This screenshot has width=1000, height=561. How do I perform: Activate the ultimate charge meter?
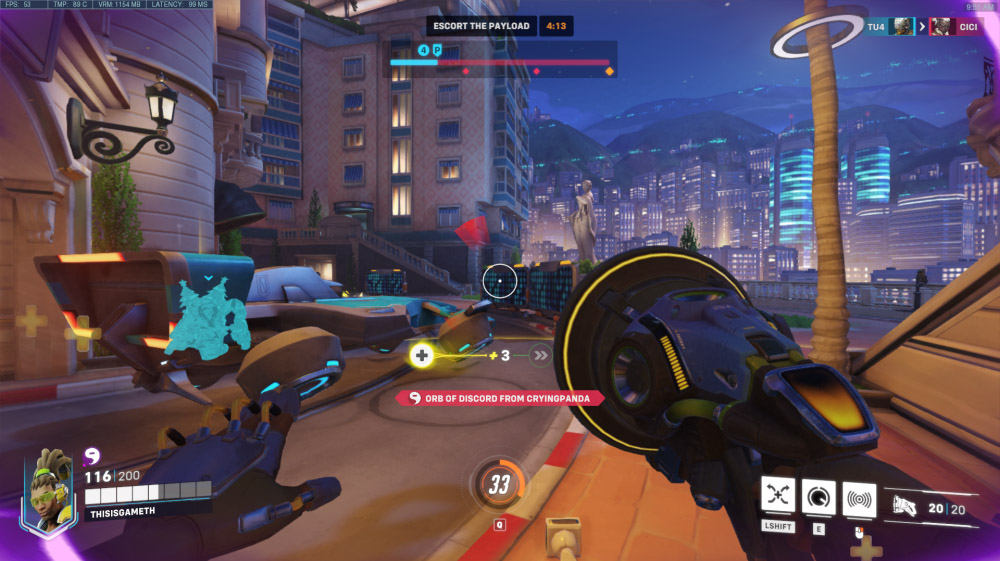pos(497,486)
